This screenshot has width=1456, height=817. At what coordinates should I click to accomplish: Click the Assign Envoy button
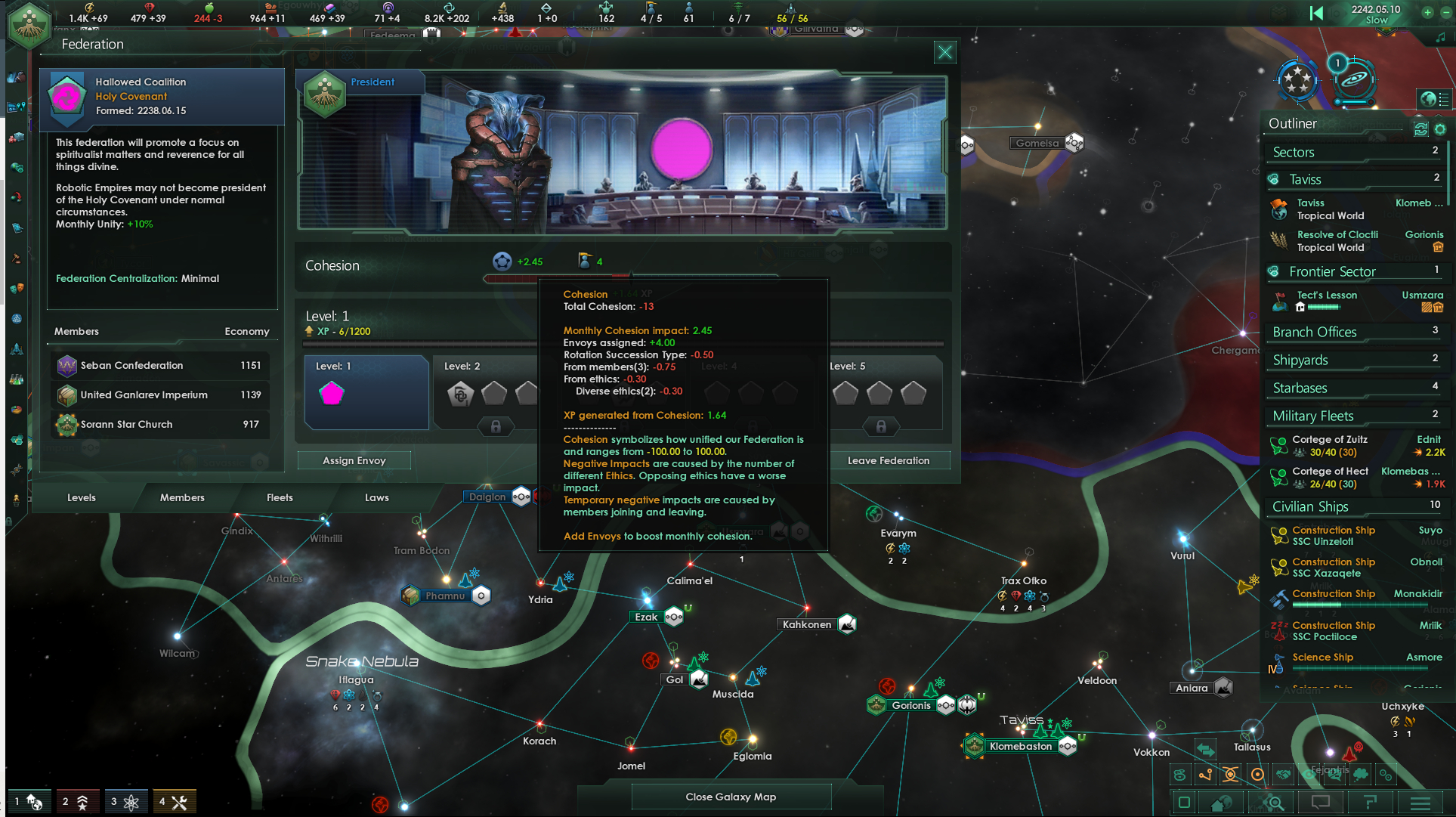click(x=354, y=460)
